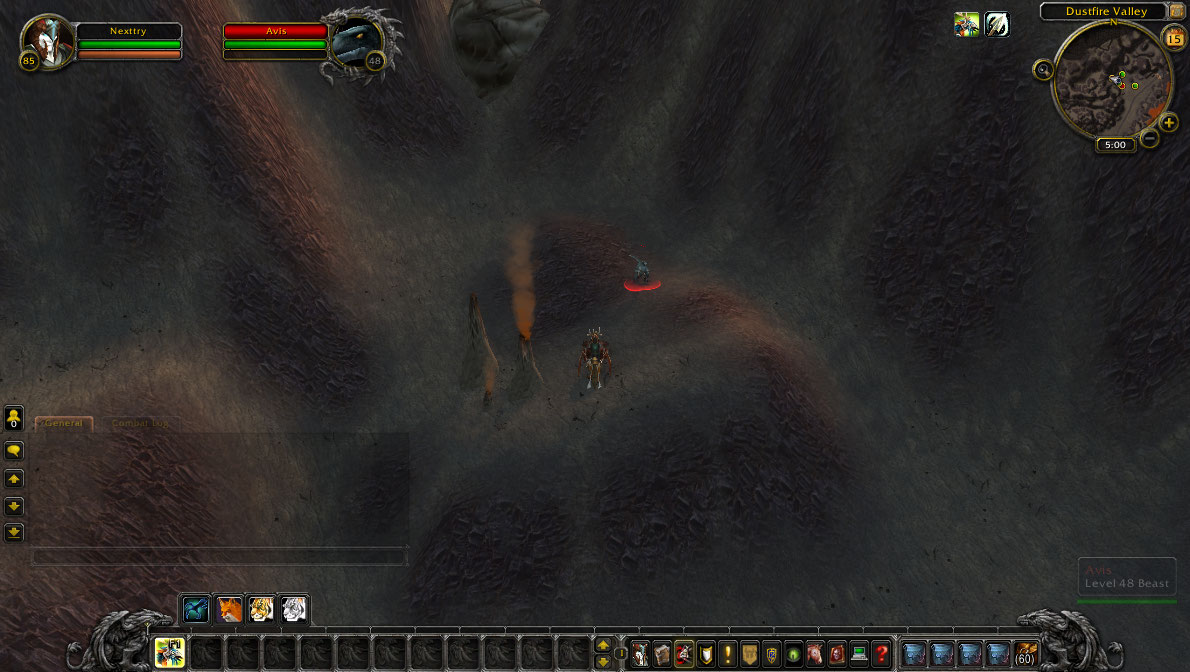Viewport: 1190px width, 672px height.
Task: Open the yellow exclamation quest log button
Action: click(x=727, y=654)
